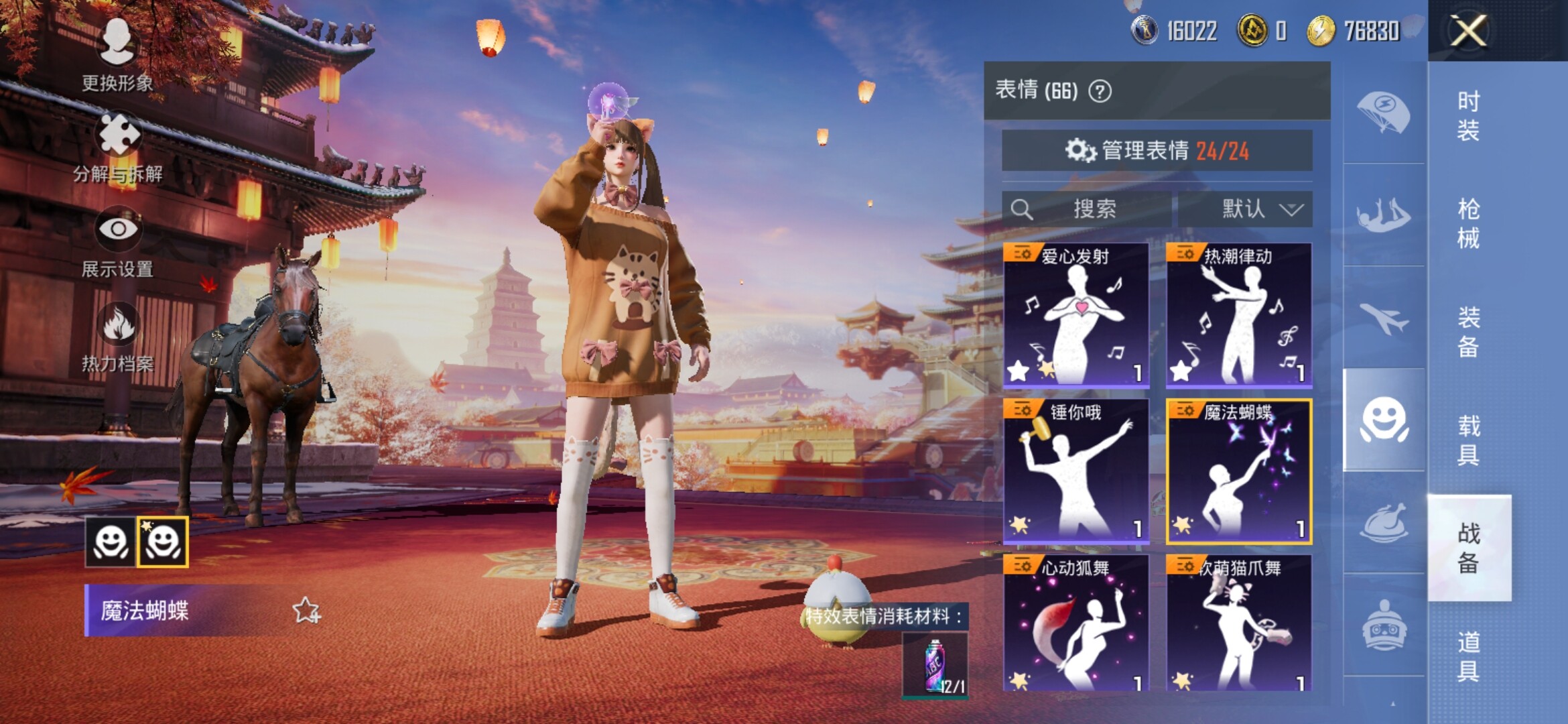Open 分解与拆解 puzzle piece menu
This screenshot has width=1568, height=724.
click(119, 146)
